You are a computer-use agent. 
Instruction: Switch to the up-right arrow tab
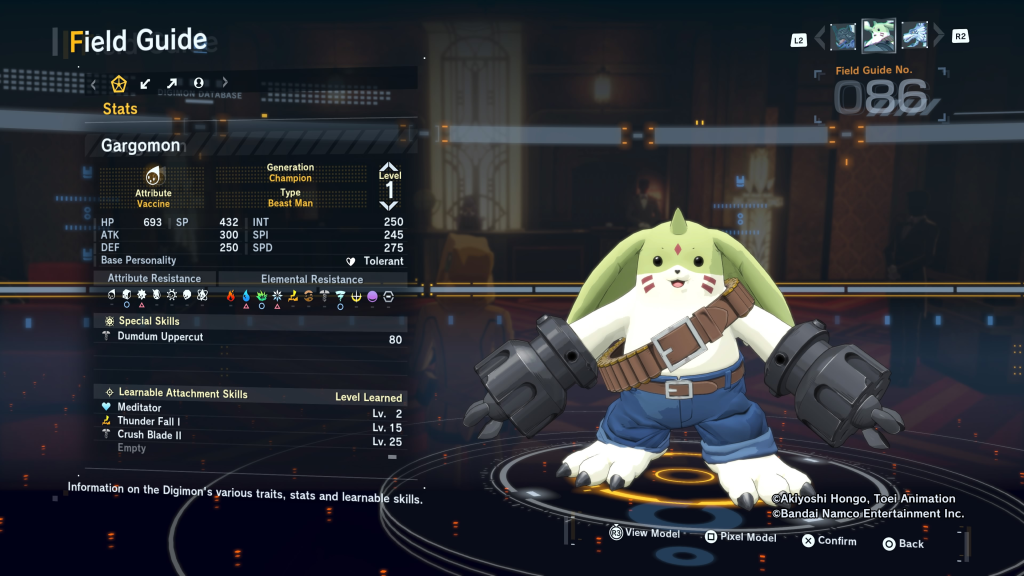(x=172, y=83)
